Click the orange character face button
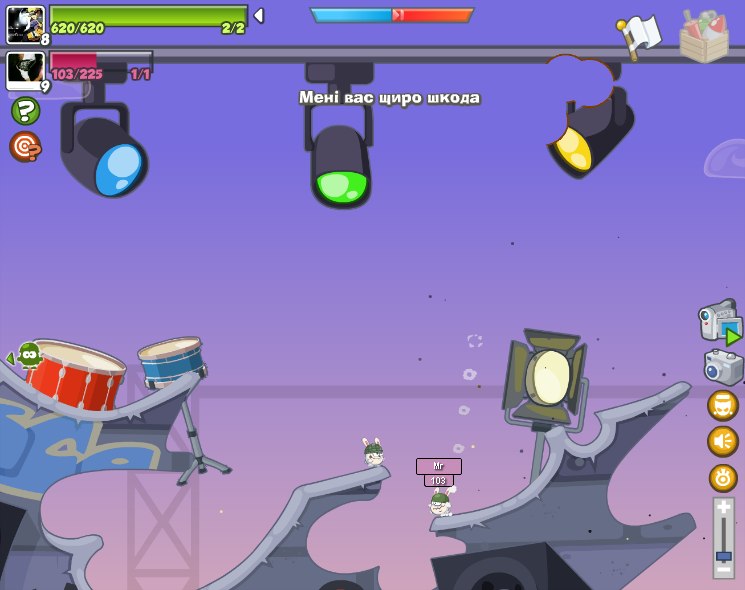The height and width of the screenshot is (590, 745). point(723,405)
